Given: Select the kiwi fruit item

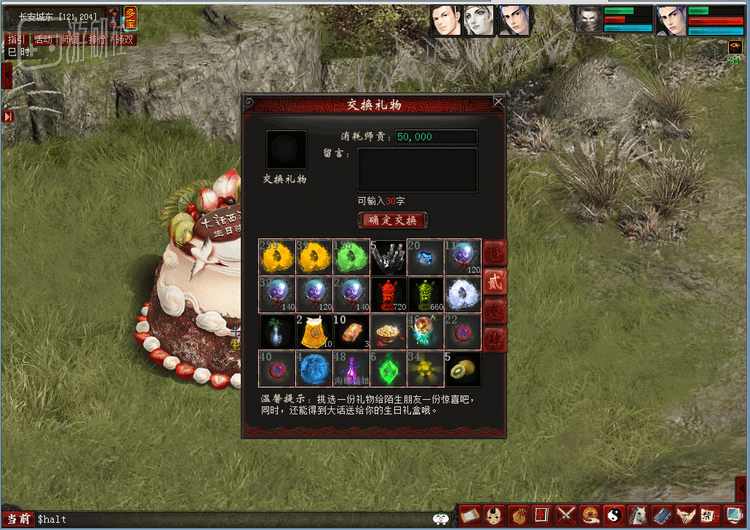Looking at the screenshot, I should point(461,368).
